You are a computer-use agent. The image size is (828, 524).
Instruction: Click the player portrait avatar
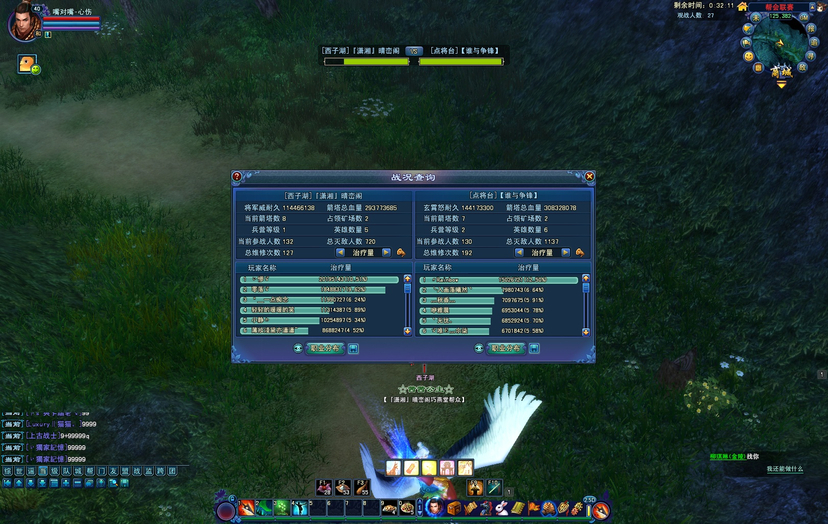[23, 23]
